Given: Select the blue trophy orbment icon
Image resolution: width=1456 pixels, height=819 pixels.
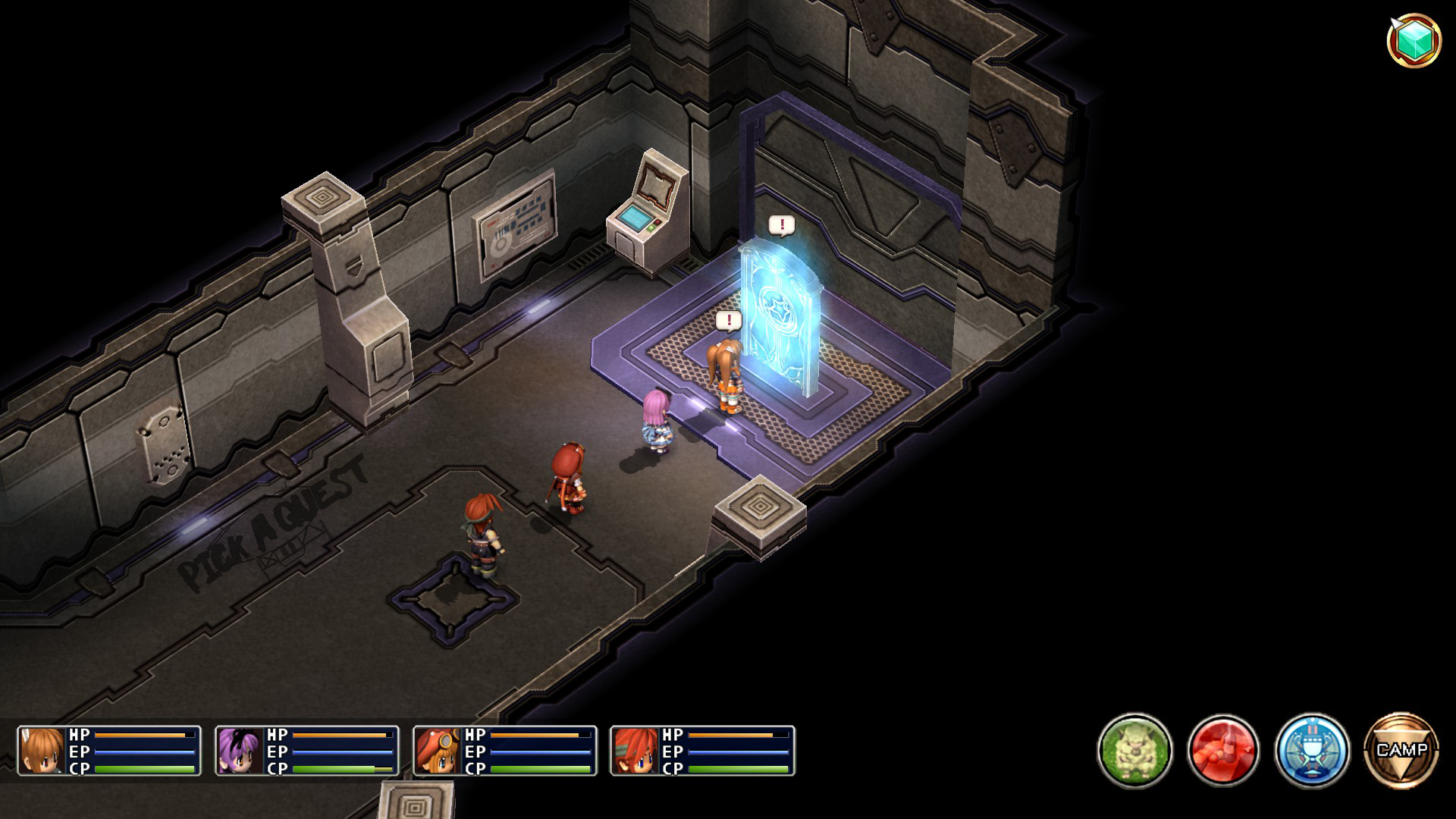Looking at the screenshot, I should (1312, 750).
